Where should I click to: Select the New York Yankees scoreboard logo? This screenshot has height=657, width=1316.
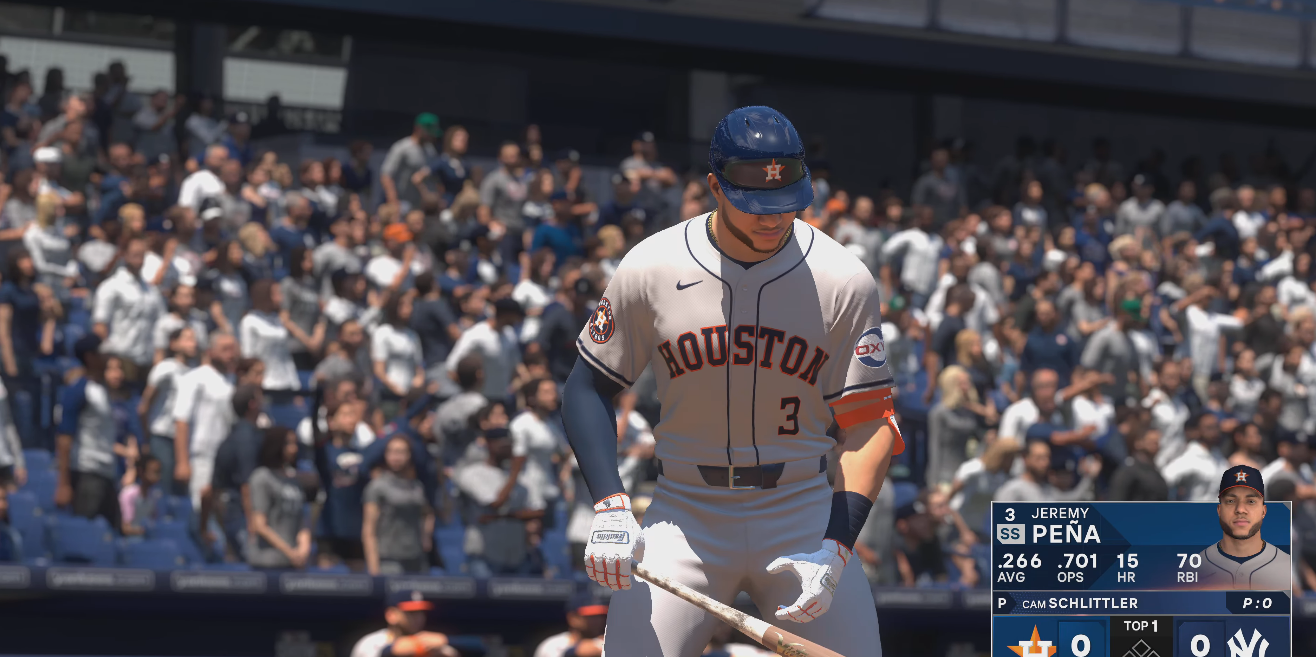(x=1247, y=642)
